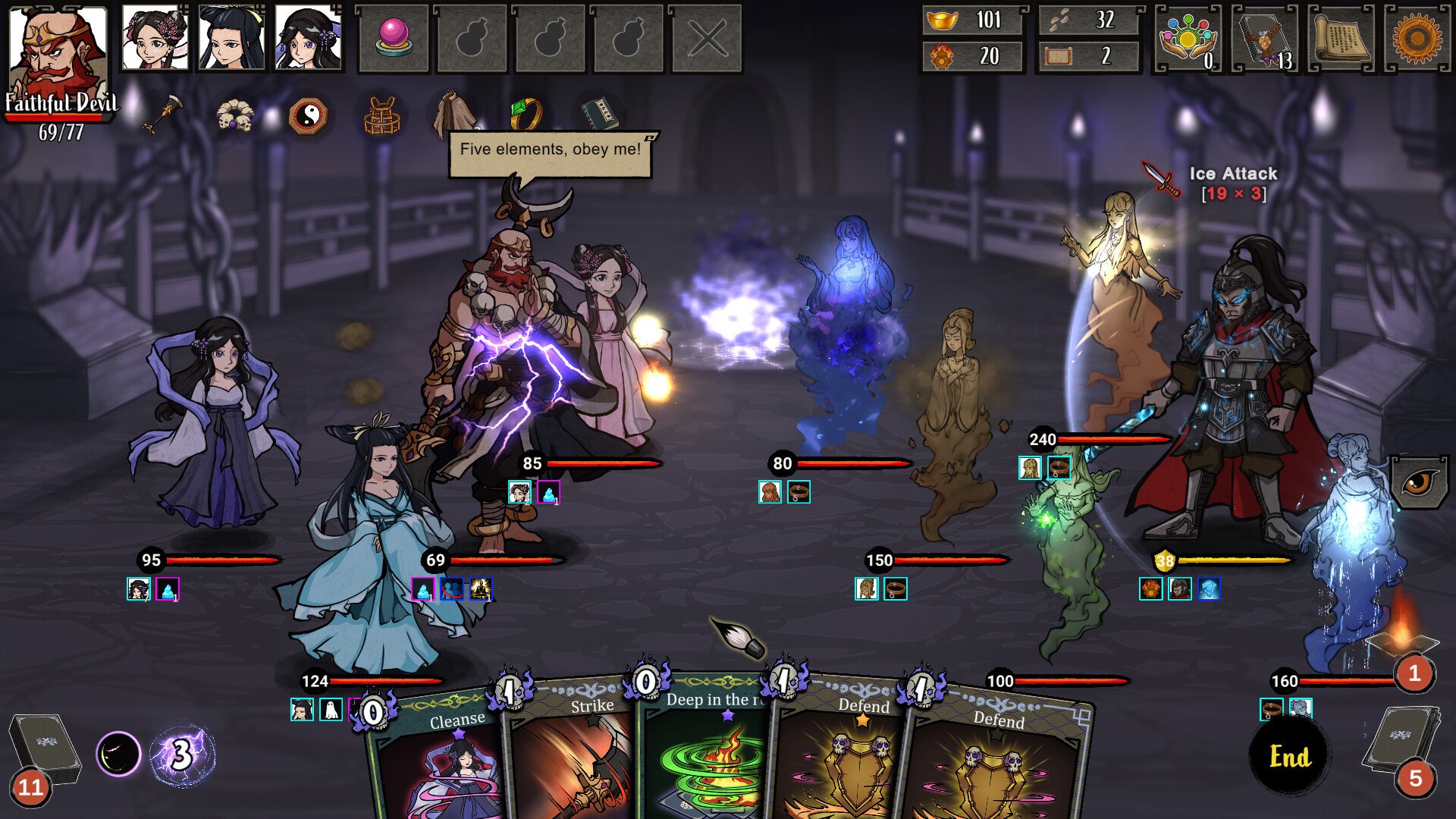Open the five elements orbs panel

tap(1188, 38)
